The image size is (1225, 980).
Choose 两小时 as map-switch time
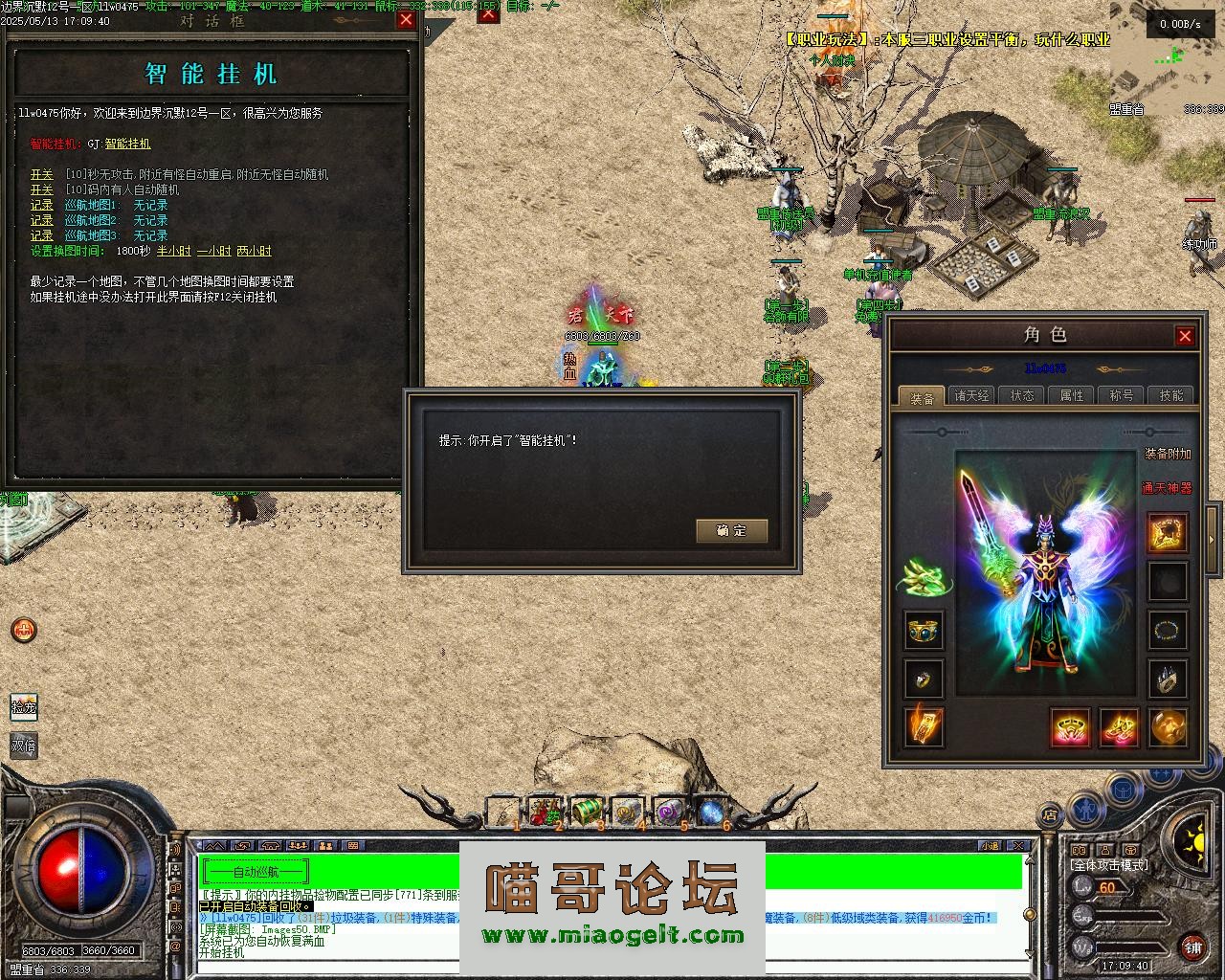point(254,251)
